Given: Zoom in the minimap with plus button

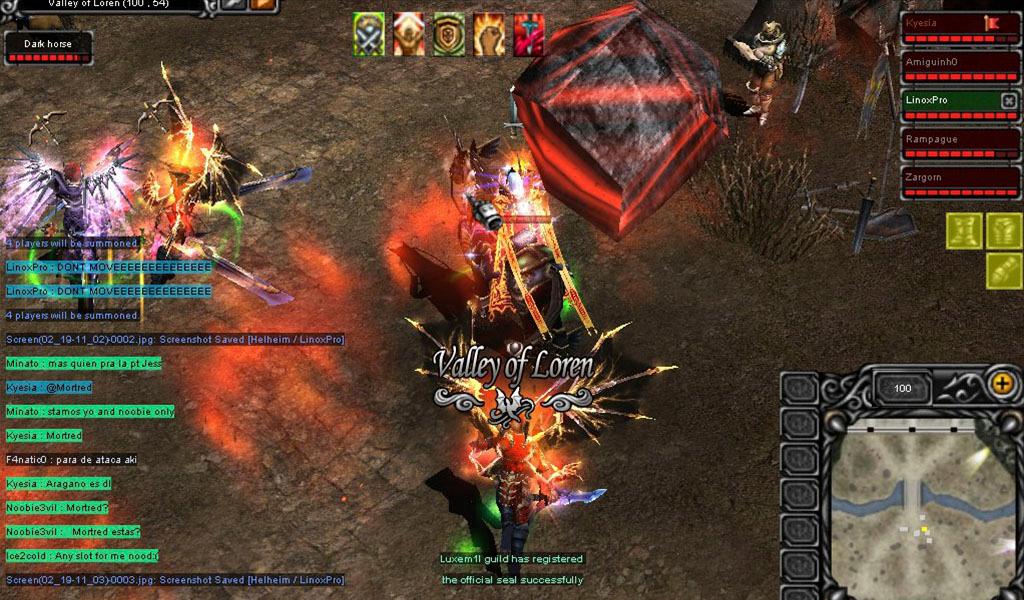Looking at the screenshot, I should pyautogui.click(x=1001, y=382).
